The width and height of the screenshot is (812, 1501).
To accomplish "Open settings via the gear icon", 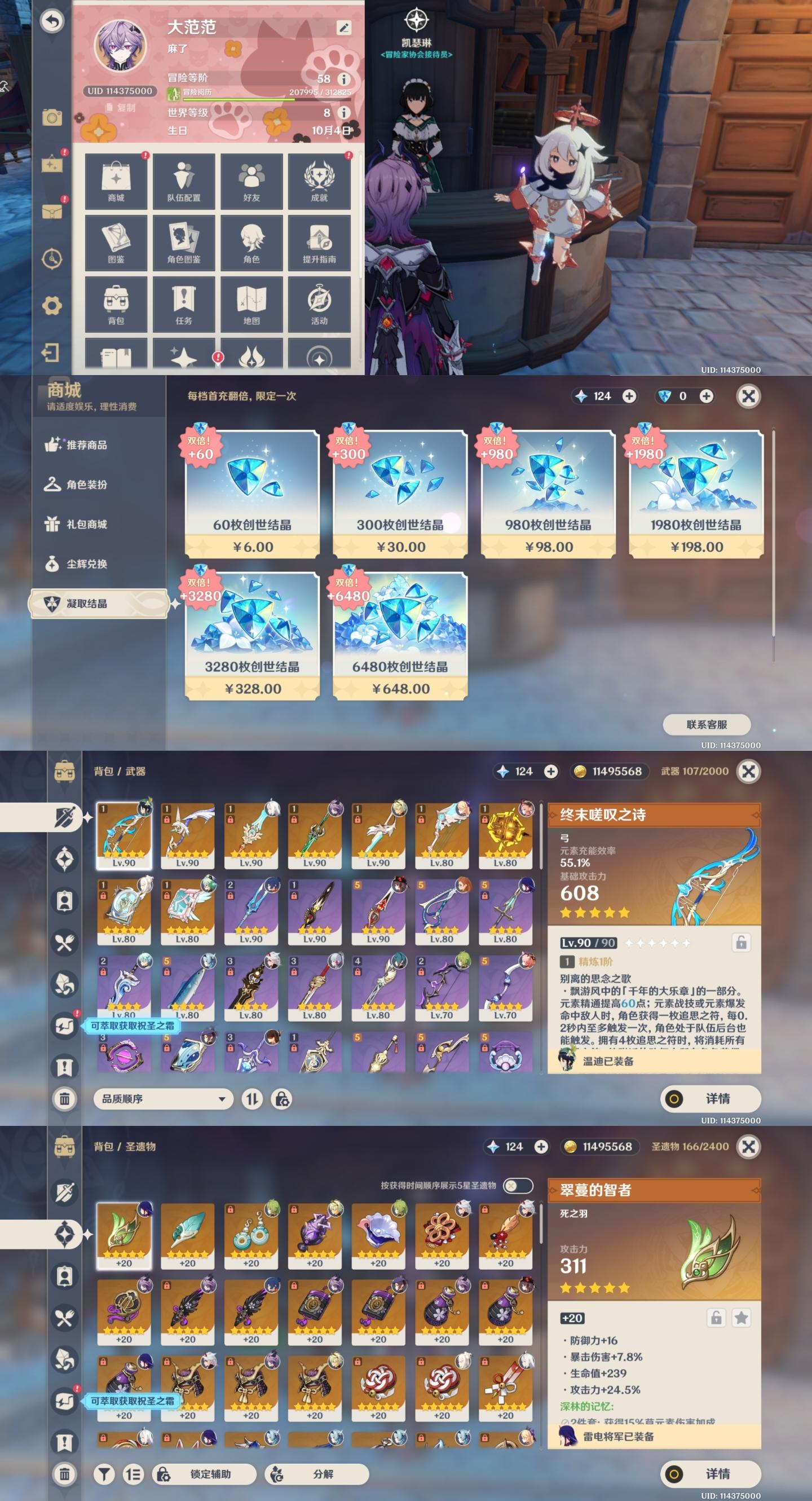I will (x=52, y=305).
